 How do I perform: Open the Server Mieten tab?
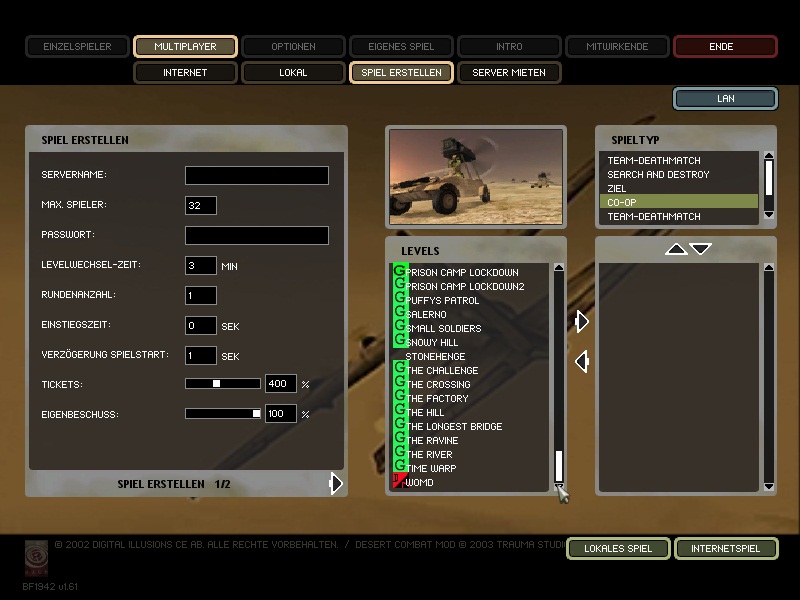tap(509, 73)
